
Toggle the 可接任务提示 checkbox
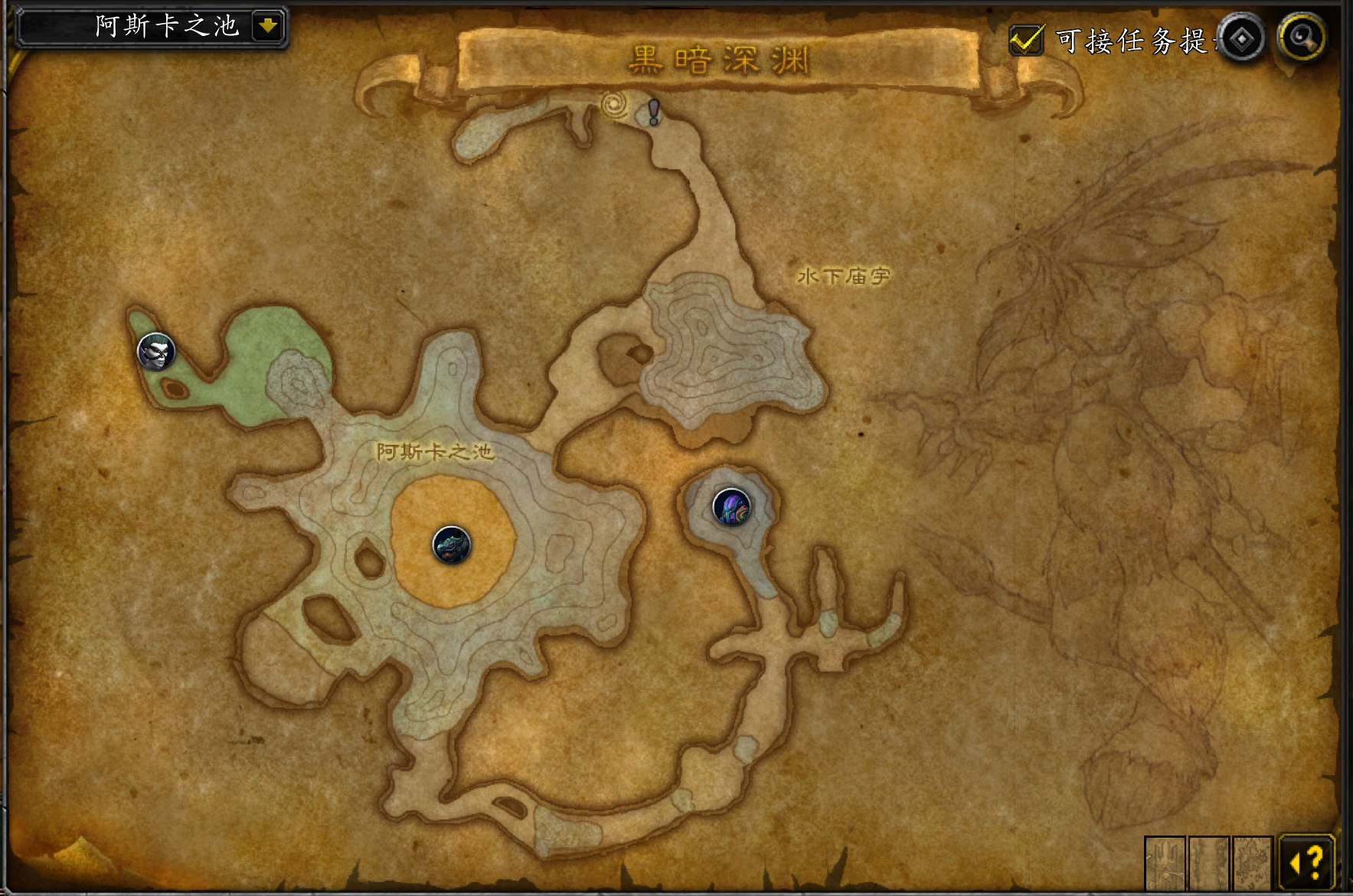[x=1026, y=40]
